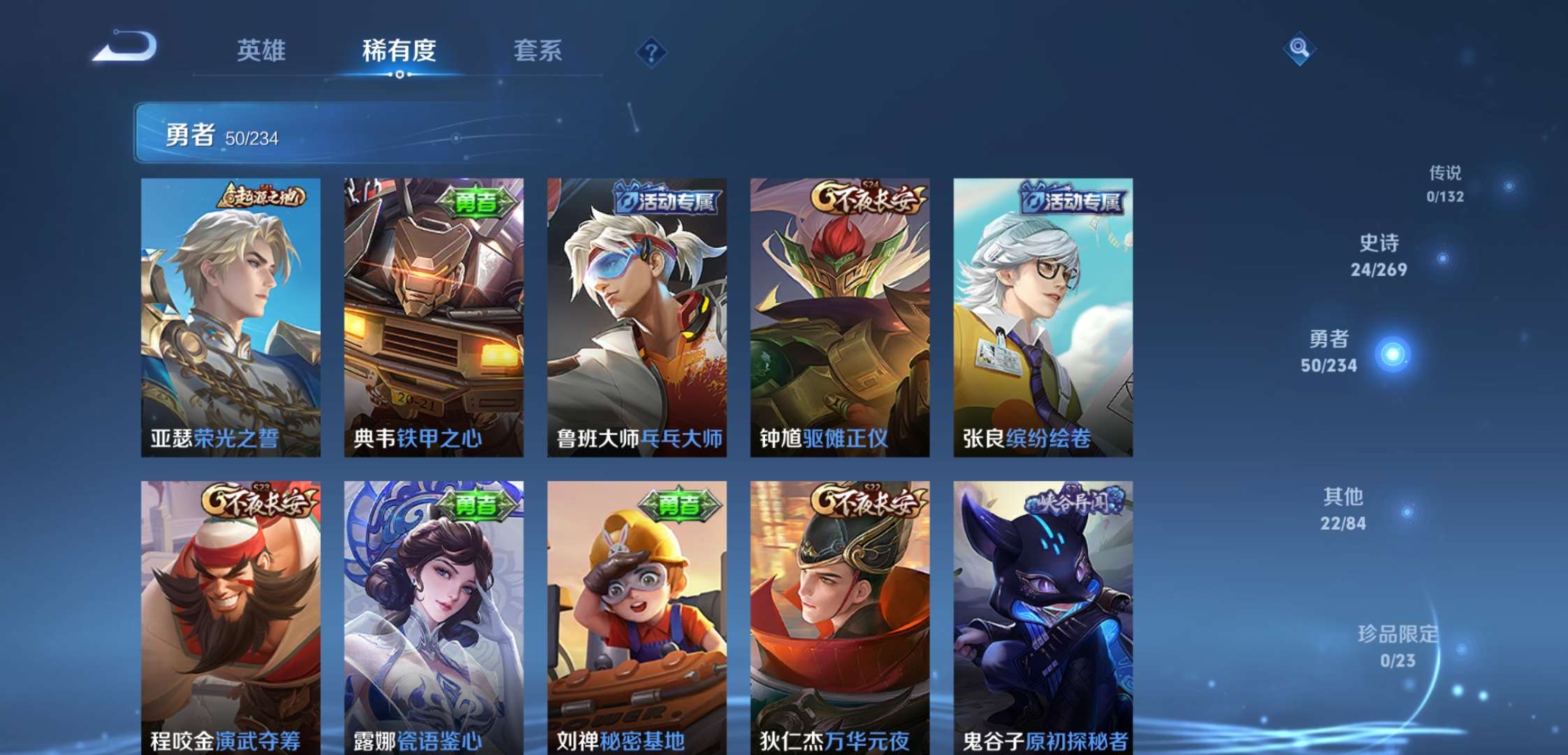Click the question mark help icon

(x=650, y=52)
